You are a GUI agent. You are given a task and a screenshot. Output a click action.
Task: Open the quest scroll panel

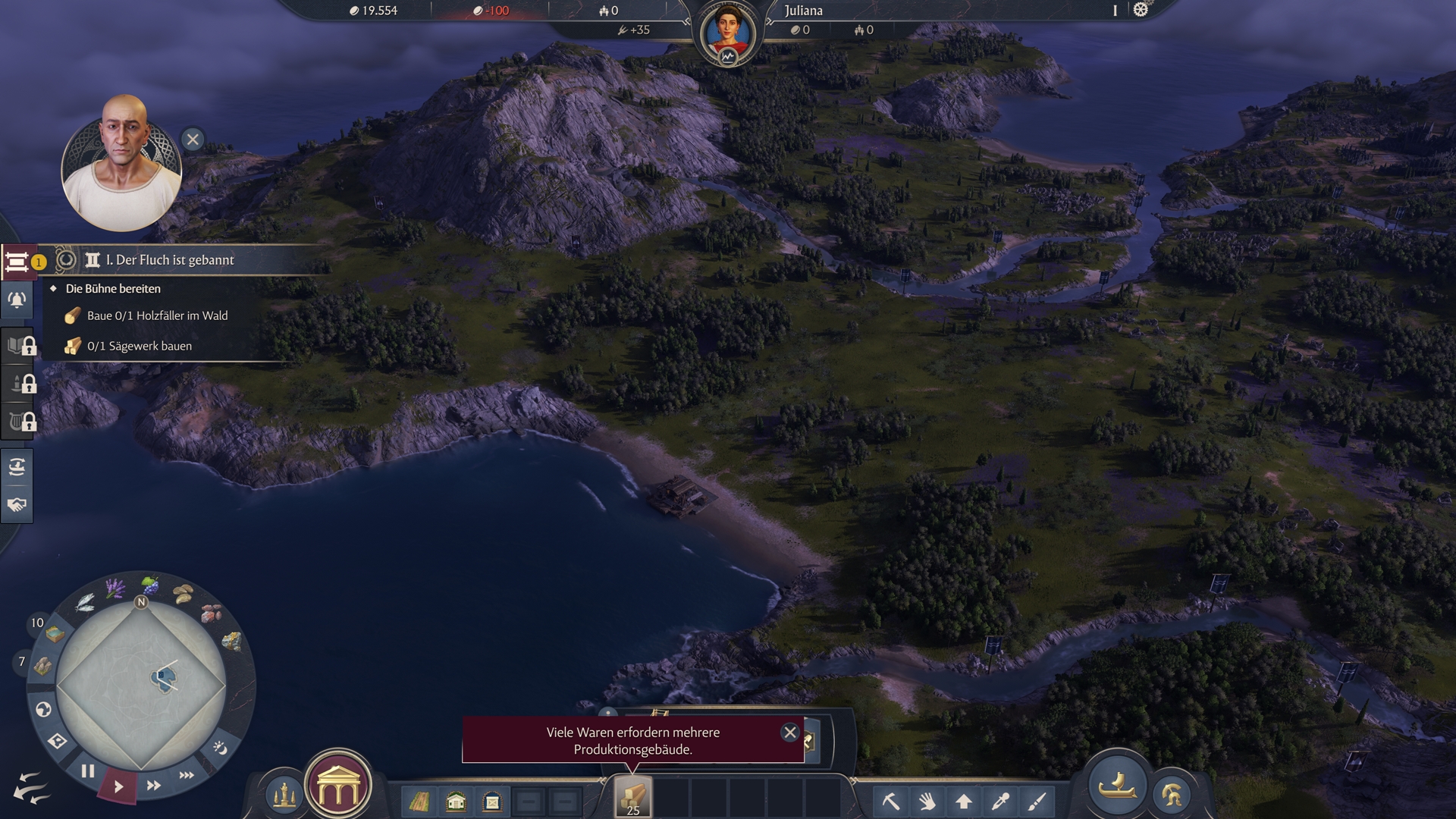click(17, 262)
